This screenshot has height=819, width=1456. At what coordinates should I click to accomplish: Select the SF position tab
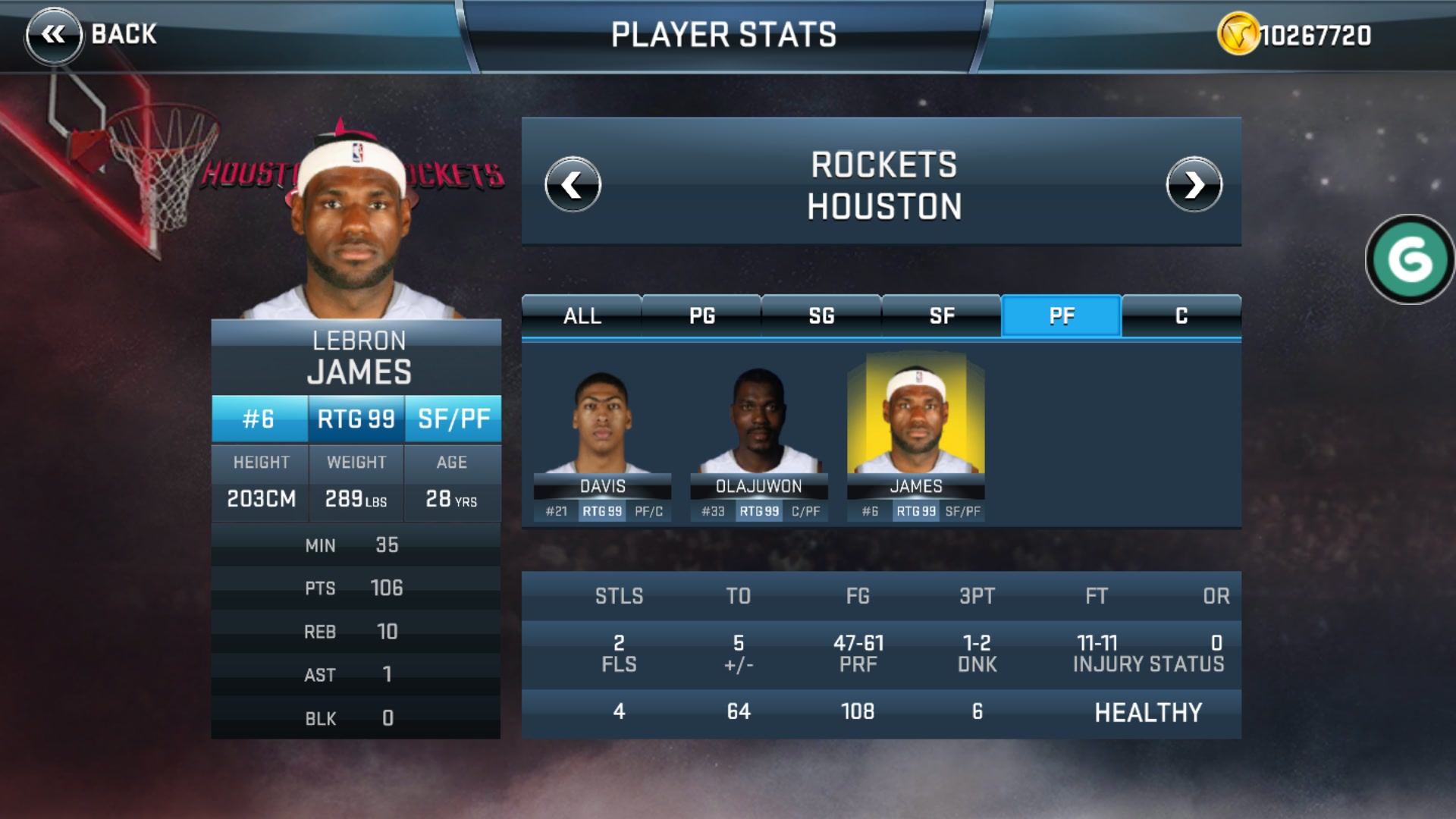pos(941,315)
